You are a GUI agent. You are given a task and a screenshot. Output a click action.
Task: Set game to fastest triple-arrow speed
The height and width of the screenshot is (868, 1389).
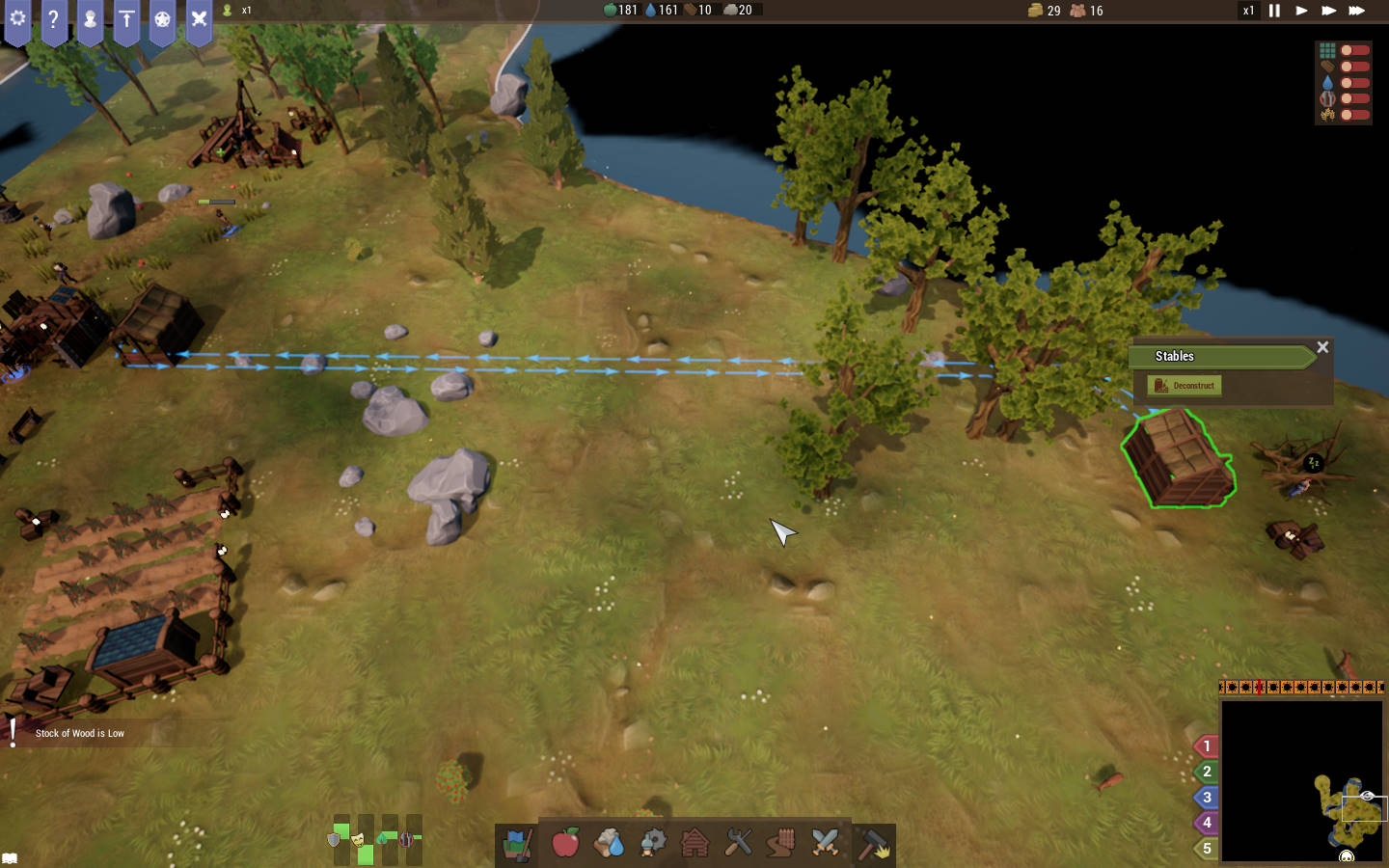(1356, 11)
